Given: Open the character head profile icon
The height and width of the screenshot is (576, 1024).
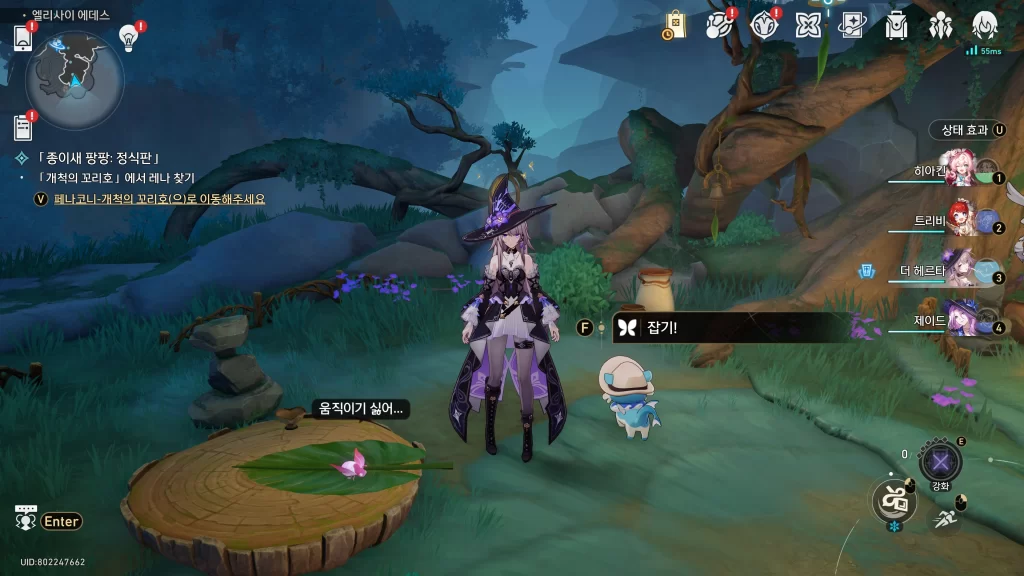Looking at the screenshot, I should [985, 25].
